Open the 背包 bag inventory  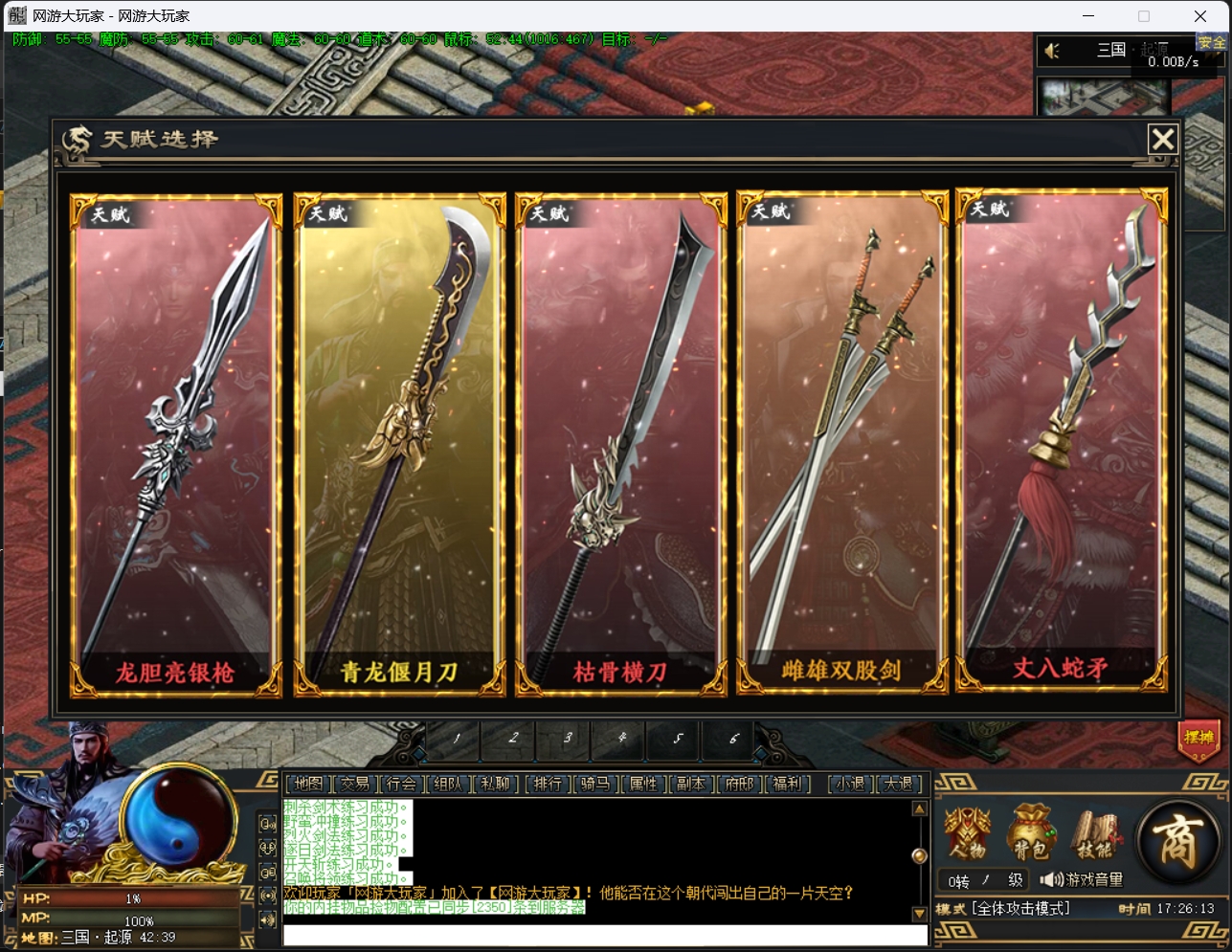click(1030, 833)
